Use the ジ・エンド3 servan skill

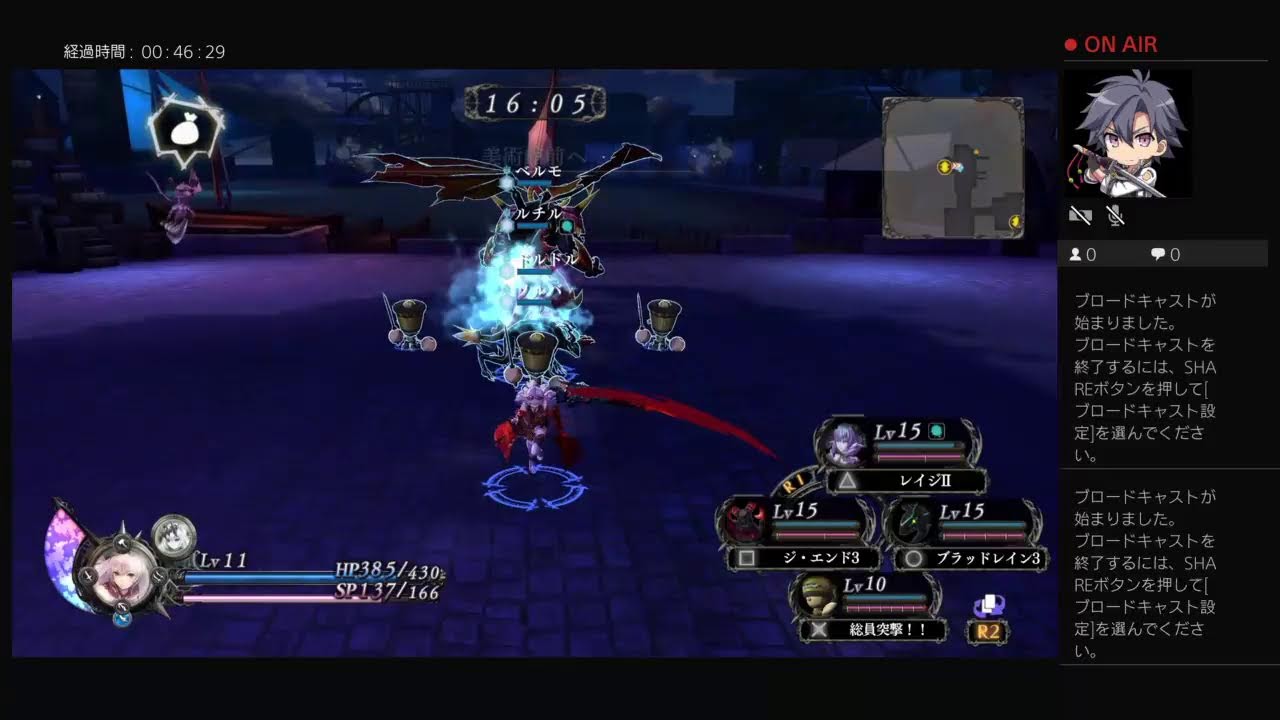click(x=805, y=558)
